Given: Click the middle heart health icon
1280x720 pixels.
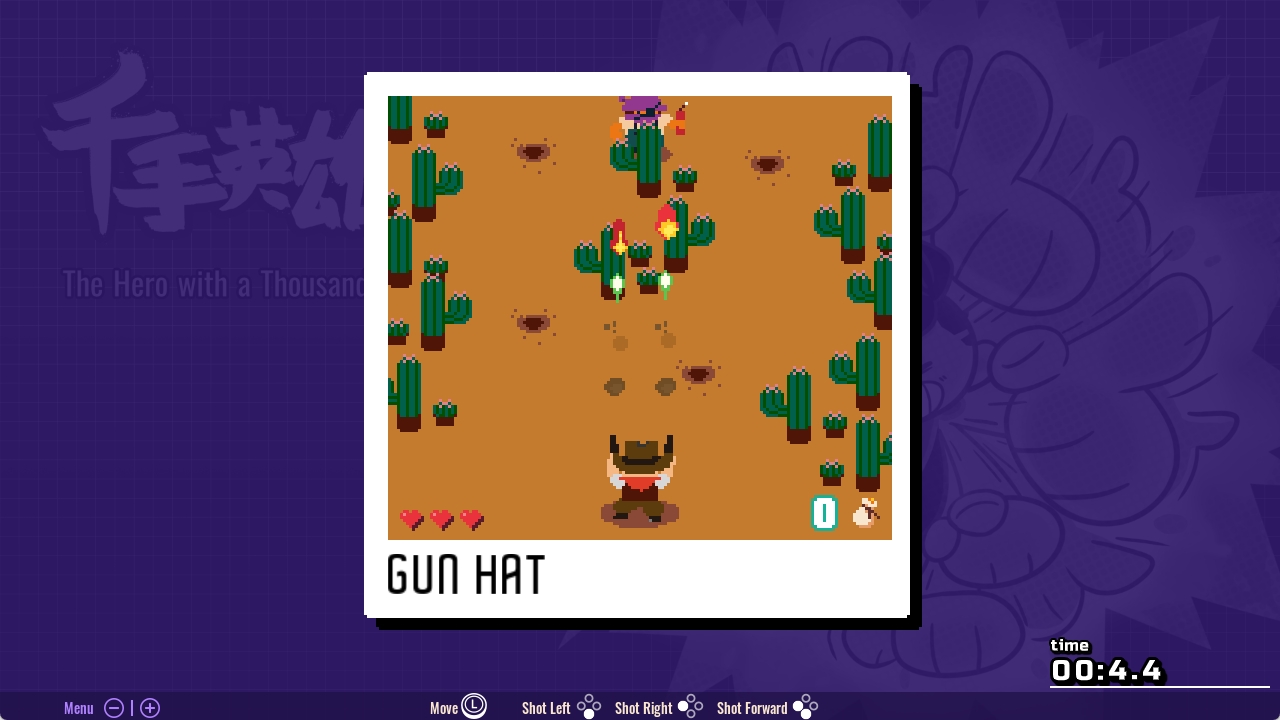Looking at the screenshot, I should click(x=440, y=520).
